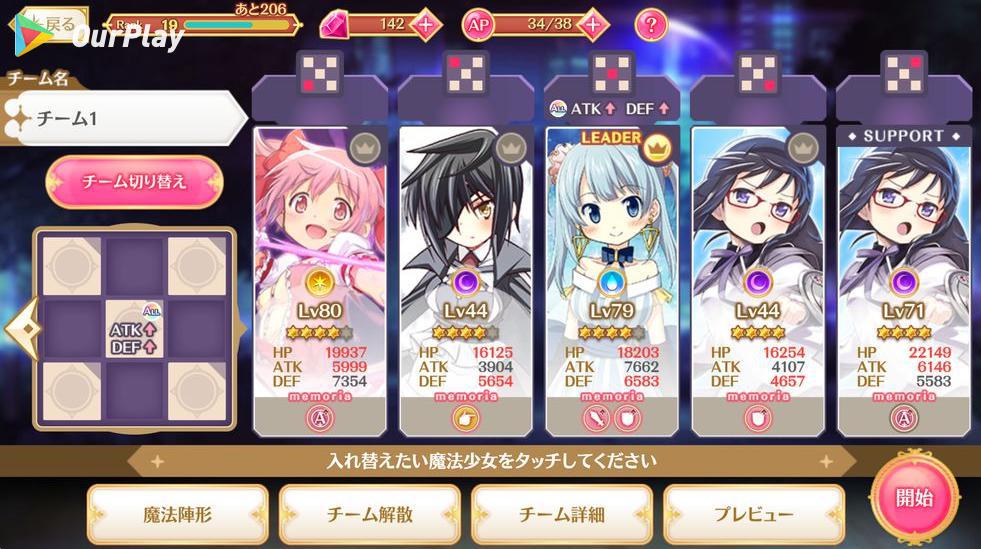Refill AP using its plus button
This screenshot has width=981, height=549.
(592, 24)
